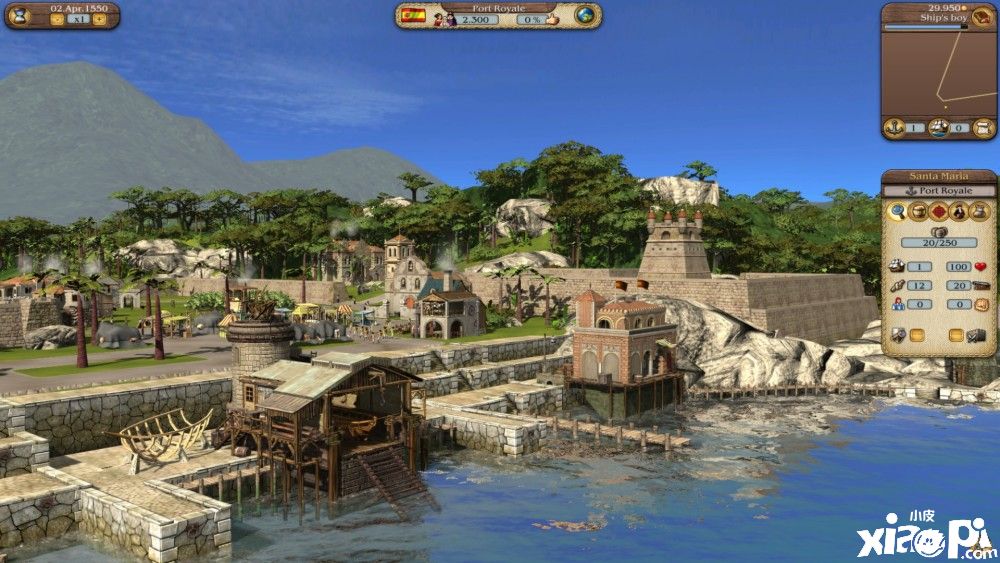Click the thumbs-up prosperity icon
Viewport: 1000px width, 563px height.
pyautogui.click(x=554, y=19)
